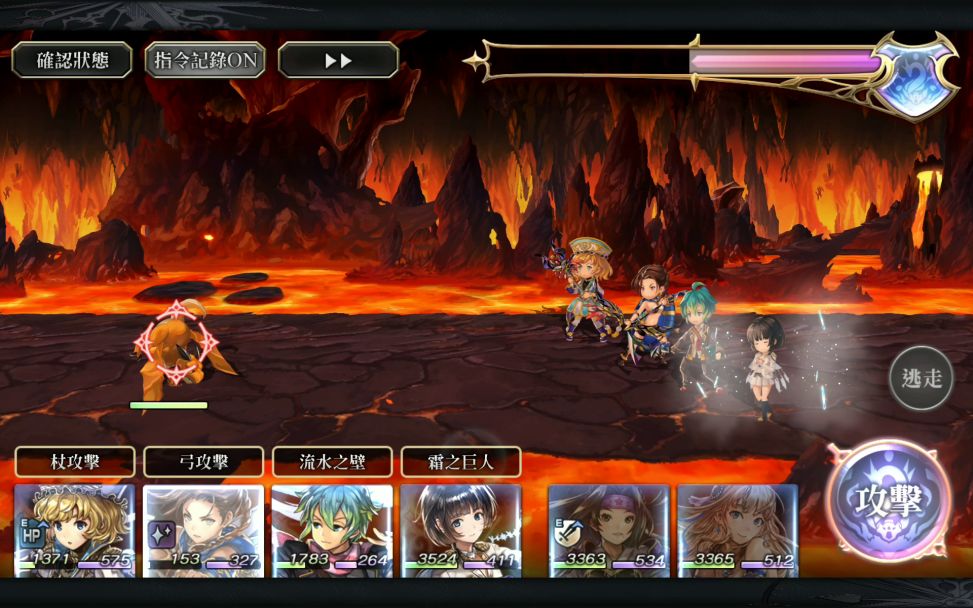Select the 杖攻擊 staff attack command

[75, 462]
